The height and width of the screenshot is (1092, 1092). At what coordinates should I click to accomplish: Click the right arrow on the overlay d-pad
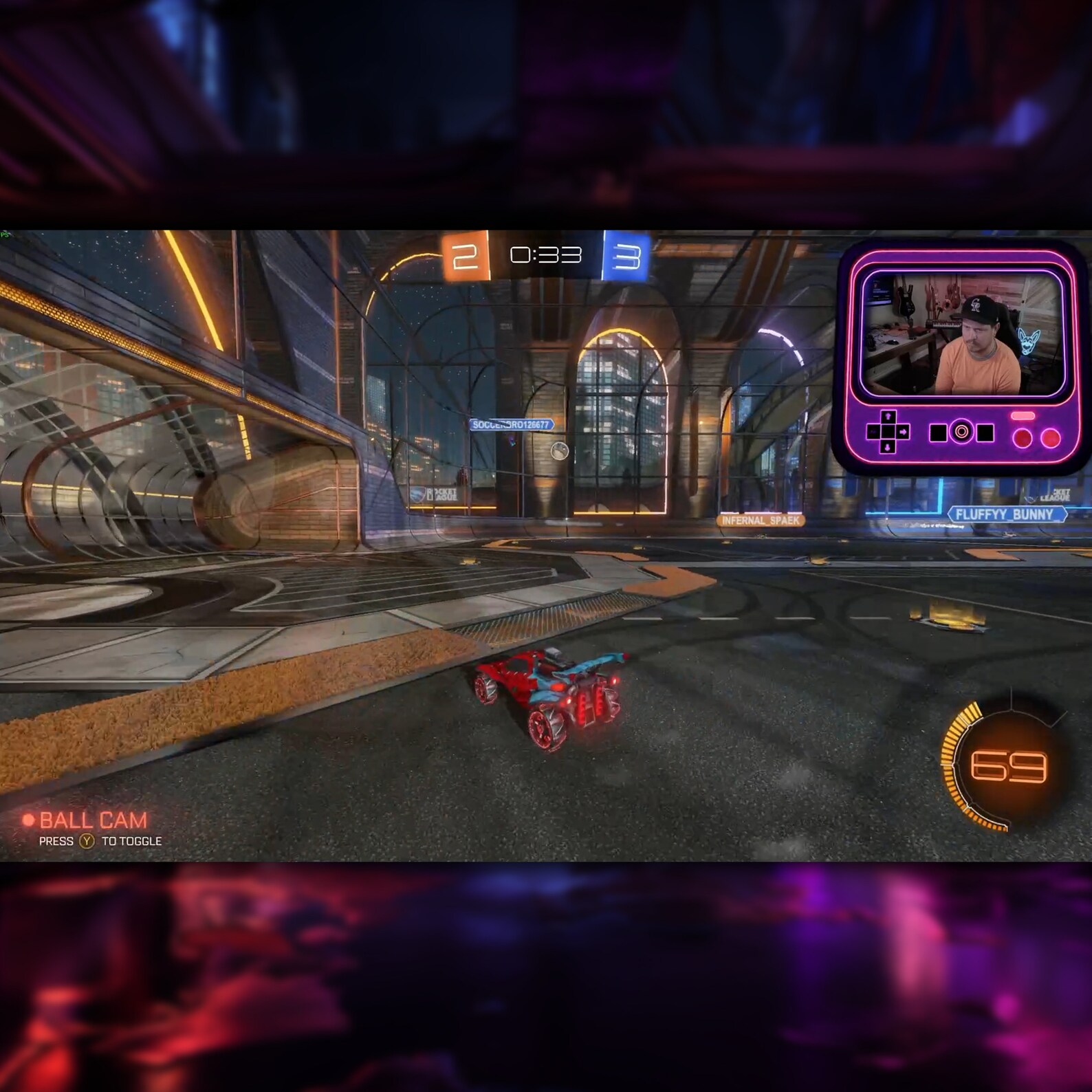(x=903, y=432)
